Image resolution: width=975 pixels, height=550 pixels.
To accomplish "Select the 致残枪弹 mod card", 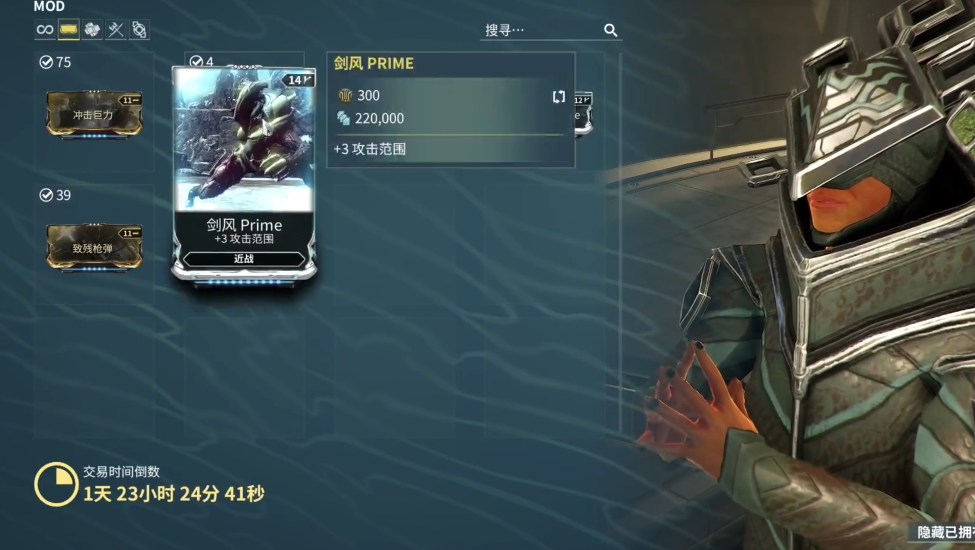I will (x=94, y=247).
